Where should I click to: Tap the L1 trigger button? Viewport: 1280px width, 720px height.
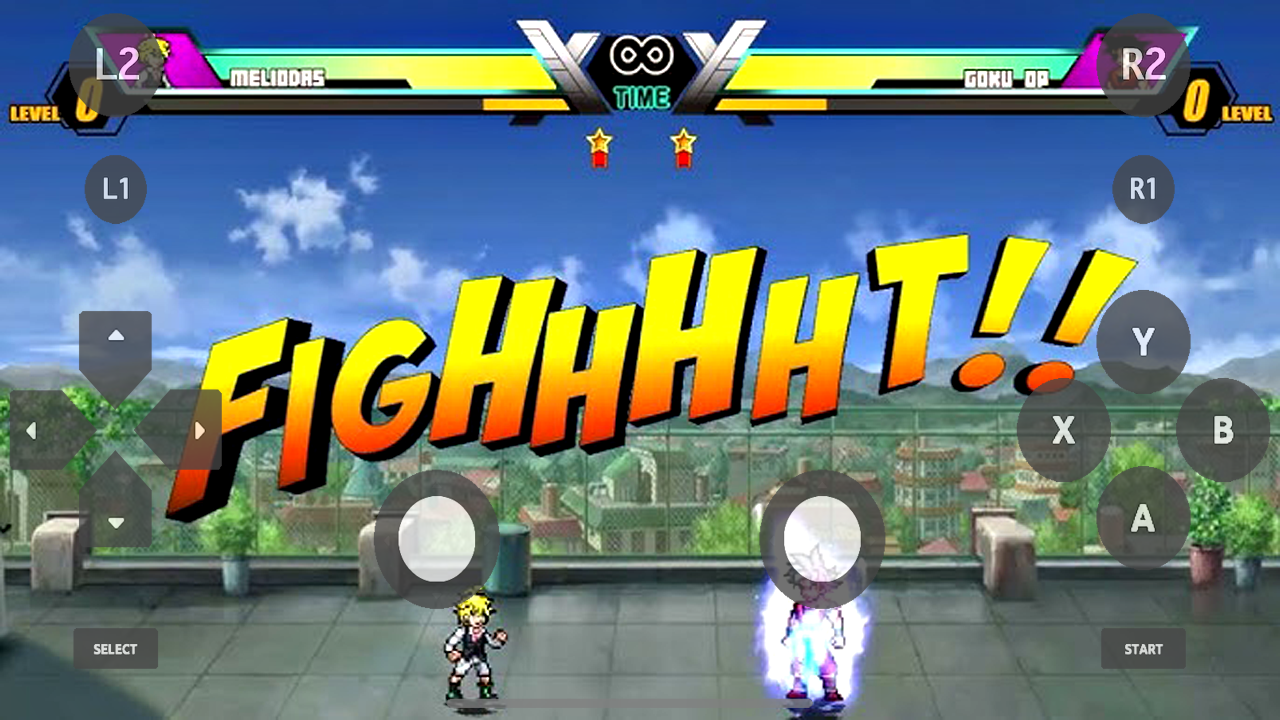pos(115,189)
